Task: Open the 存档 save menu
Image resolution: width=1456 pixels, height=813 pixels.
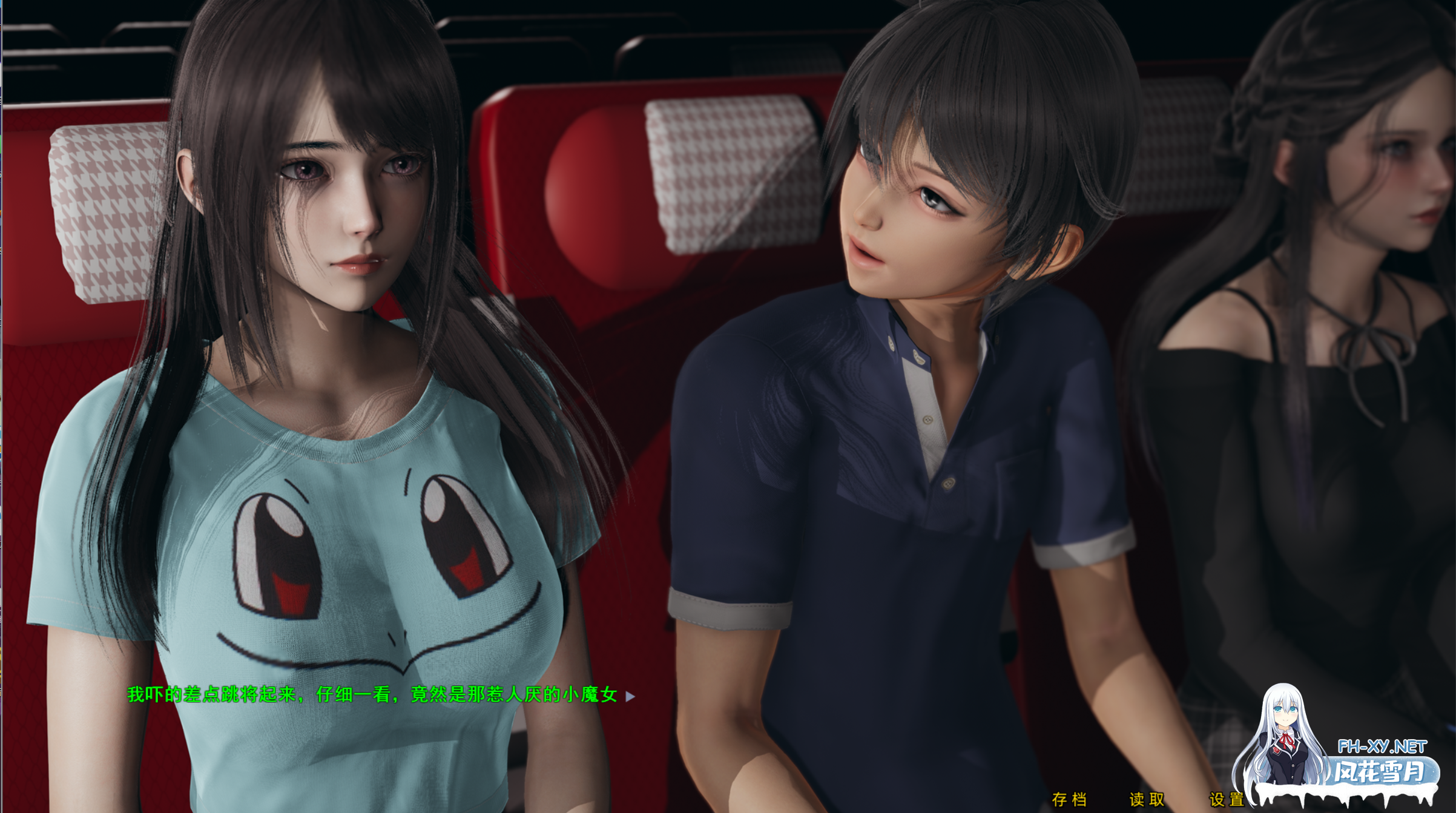Action: (x=1069, y=800)
